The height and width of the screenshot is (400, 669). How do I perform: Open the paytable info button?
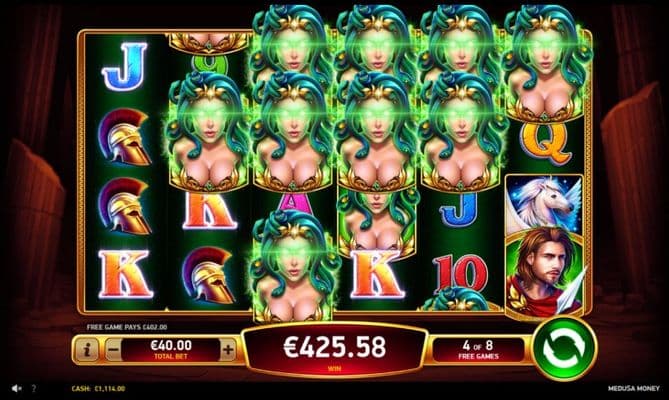pos(85,349)
